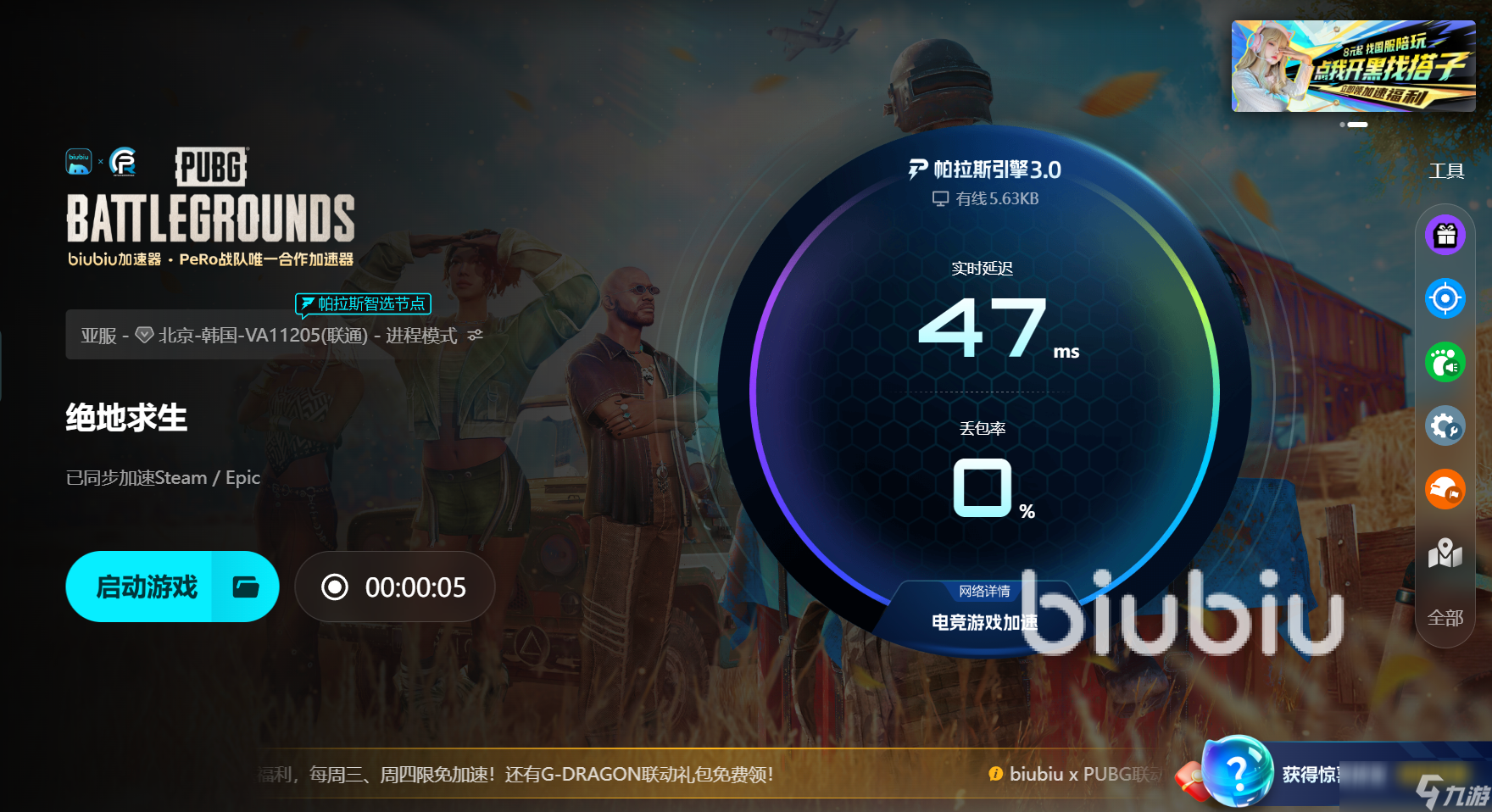Click the mode settings sliders icon after 进程模式
Image resolution: width=1492 pixels, height=812 pixels.
point(474,334)
